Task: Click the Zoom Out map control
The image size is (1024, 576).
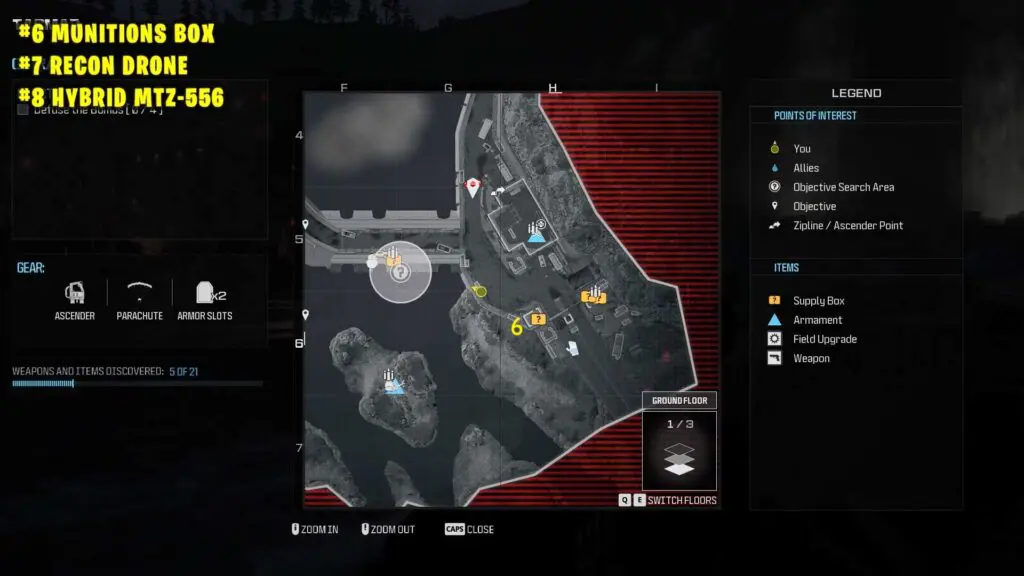Action: point(386,529)
